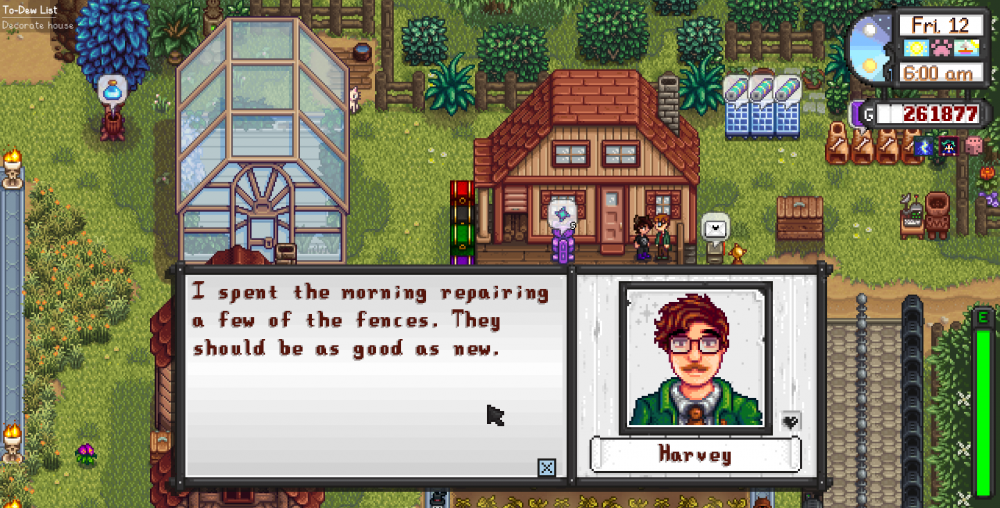This screenshot has height=508, width=1000.
Task: Advance the dialogue by clicking Harvey's text
Action: coord(370,321)
